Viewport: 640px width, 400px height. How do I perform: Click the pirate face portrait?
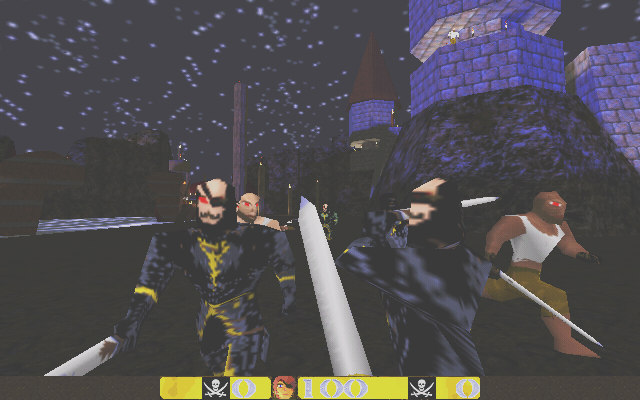[284, 388]
